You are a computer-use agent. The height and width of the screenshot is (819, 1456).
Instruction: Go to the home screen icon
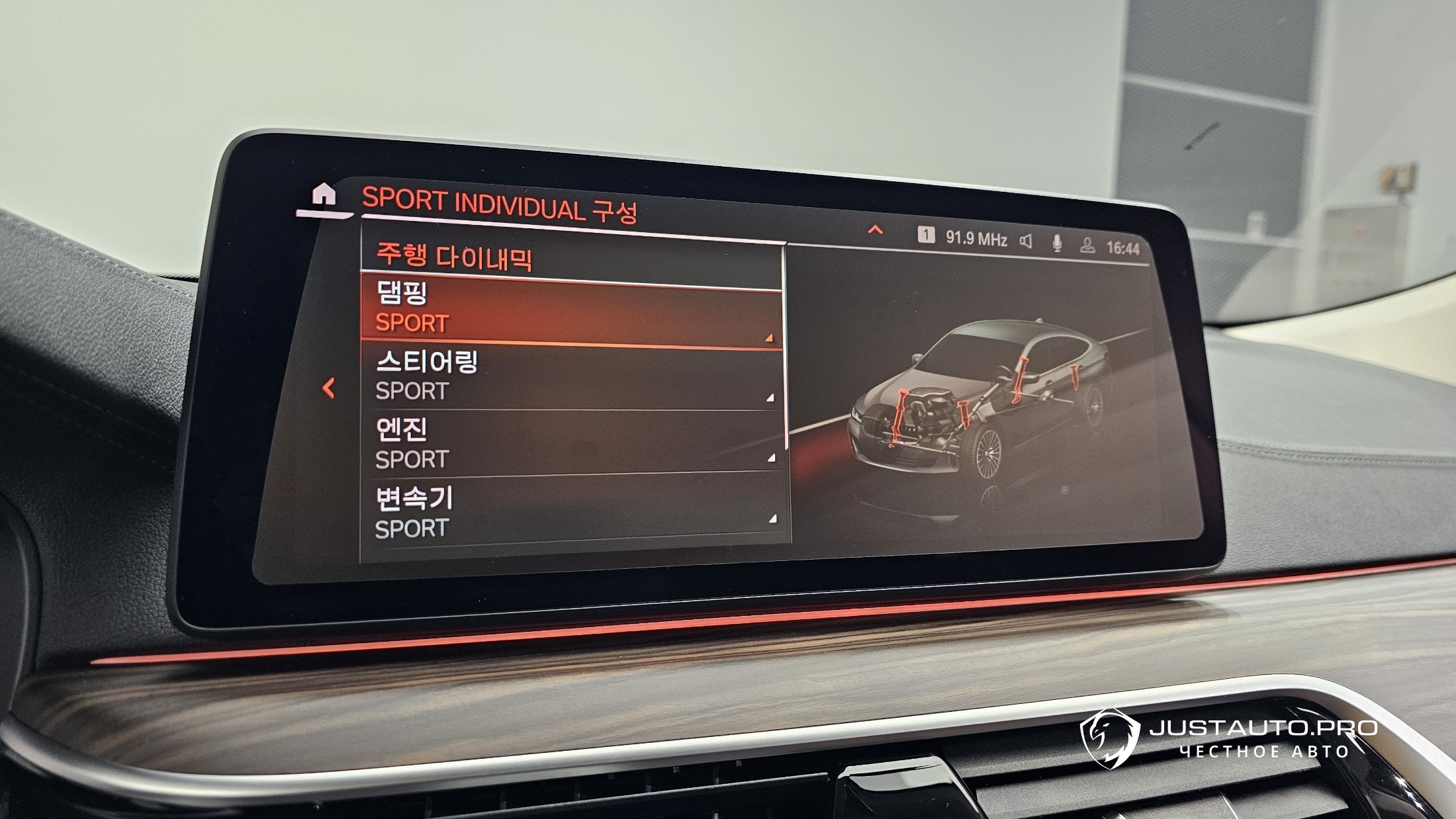[324, 195]
